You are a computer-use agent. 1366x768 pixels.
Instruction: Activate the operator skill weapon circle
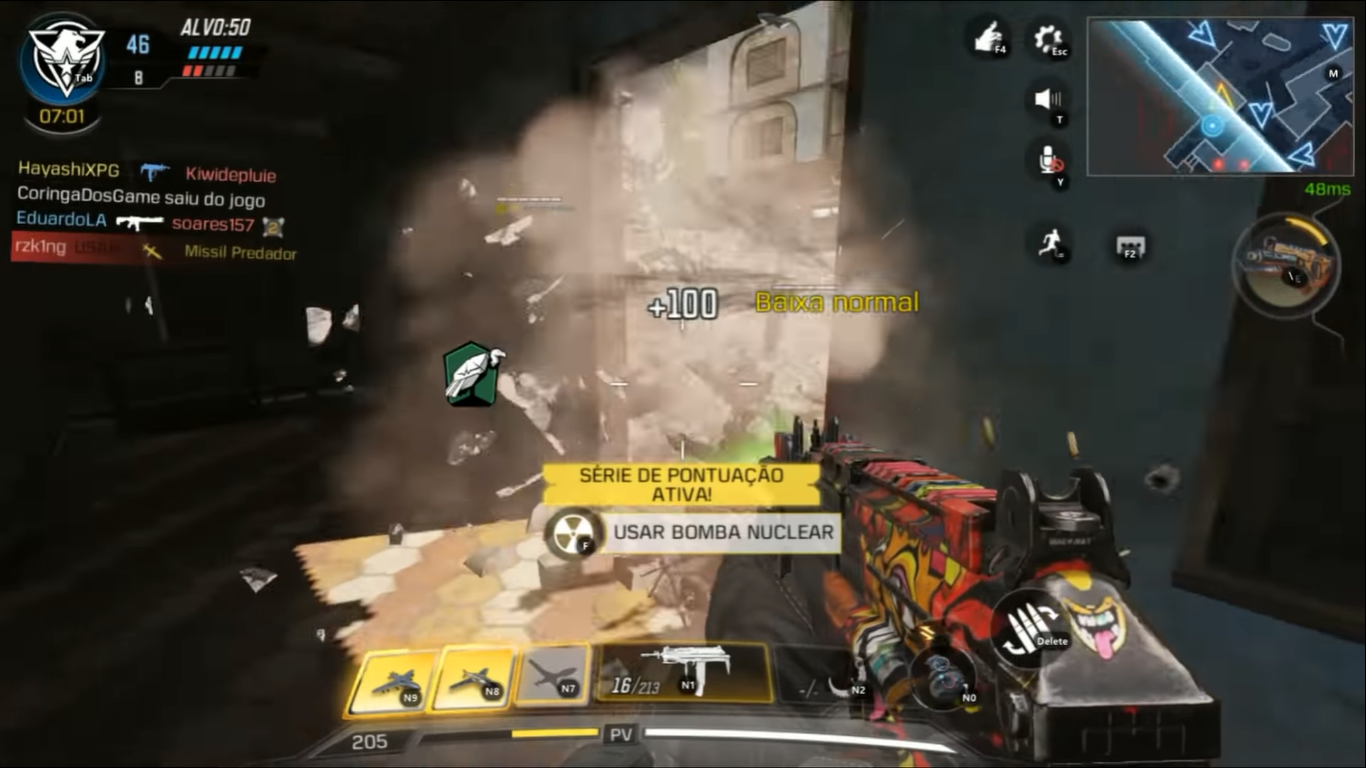pos(1286,265)
